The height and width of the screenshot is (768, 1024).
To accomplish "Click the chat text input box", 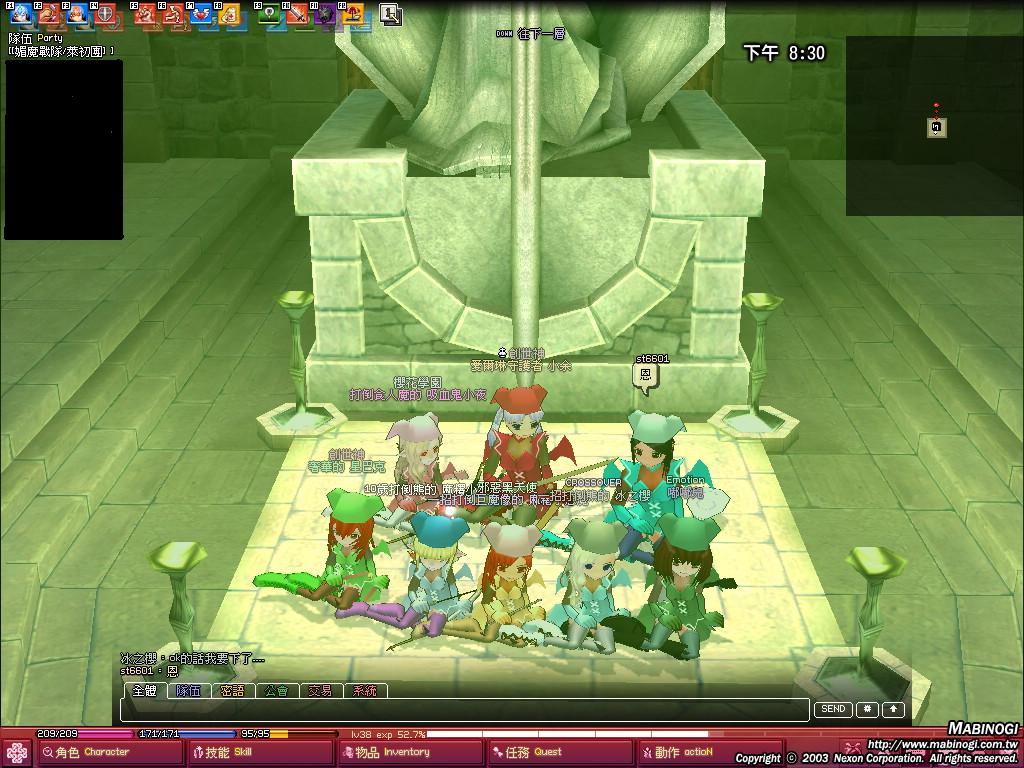I will coord(465,709).
